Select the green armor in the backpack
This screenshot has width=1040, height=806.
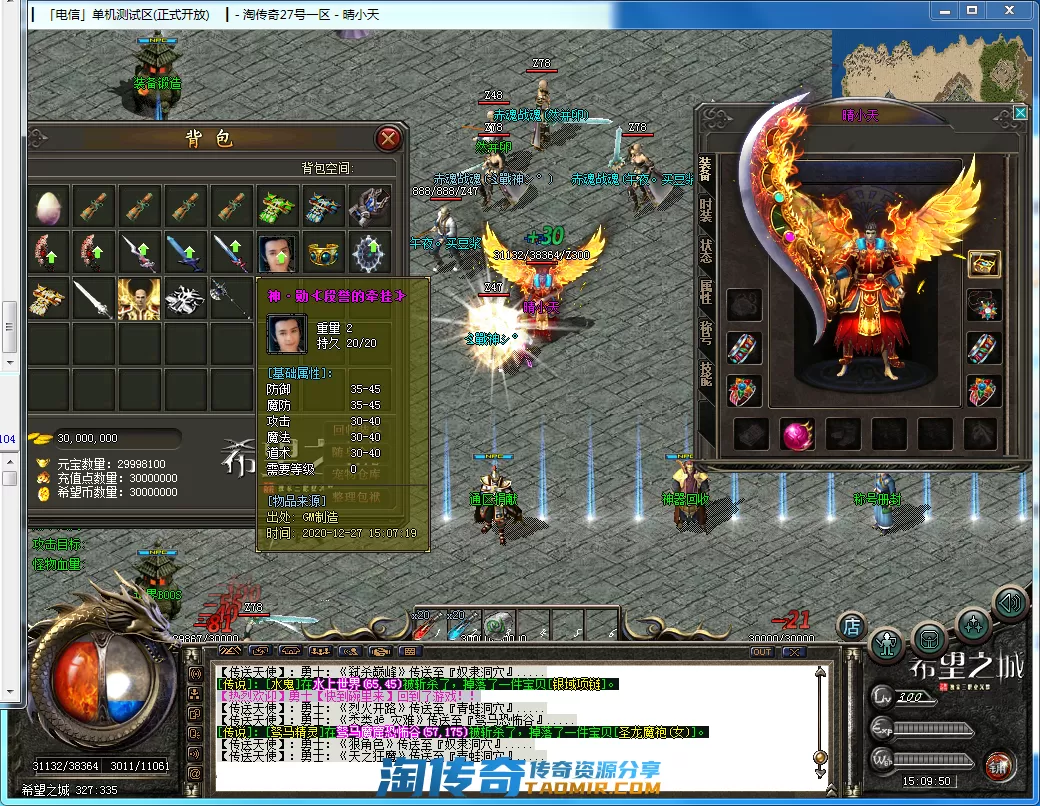click(x=277, y=206)
